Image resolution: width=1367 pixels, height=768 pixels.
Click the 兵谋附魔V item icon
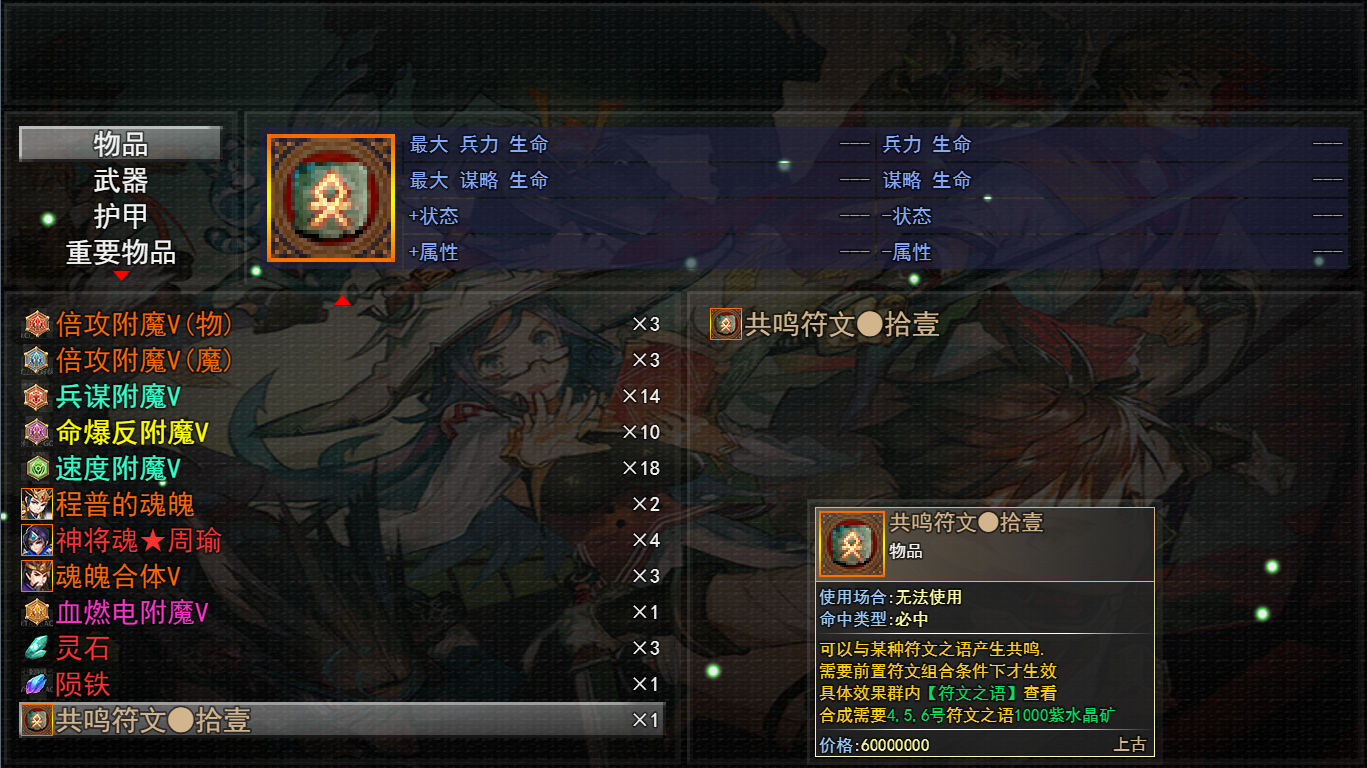[x=37, y=396]
